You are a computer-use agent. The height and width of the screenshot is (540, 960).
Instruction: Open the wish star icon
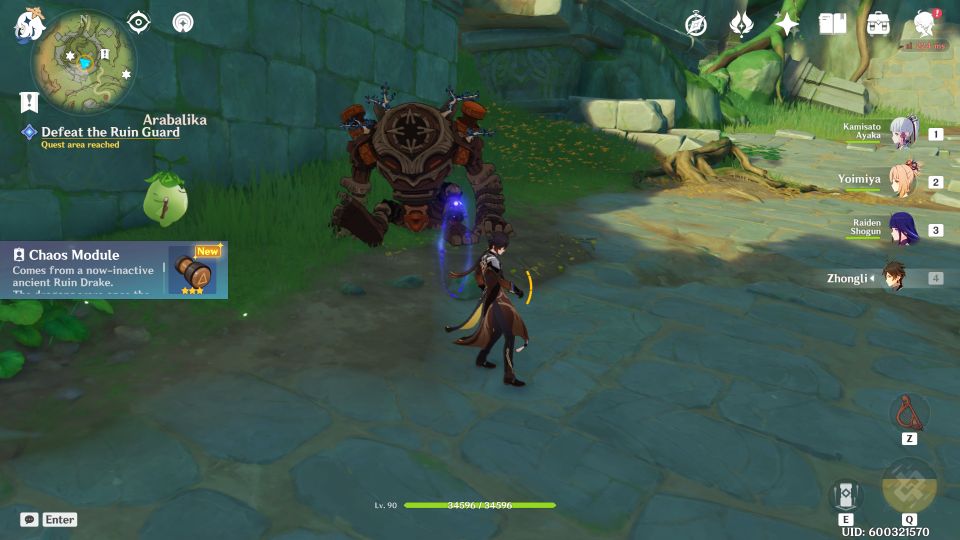pyautogui.click(x=787, y=24)
